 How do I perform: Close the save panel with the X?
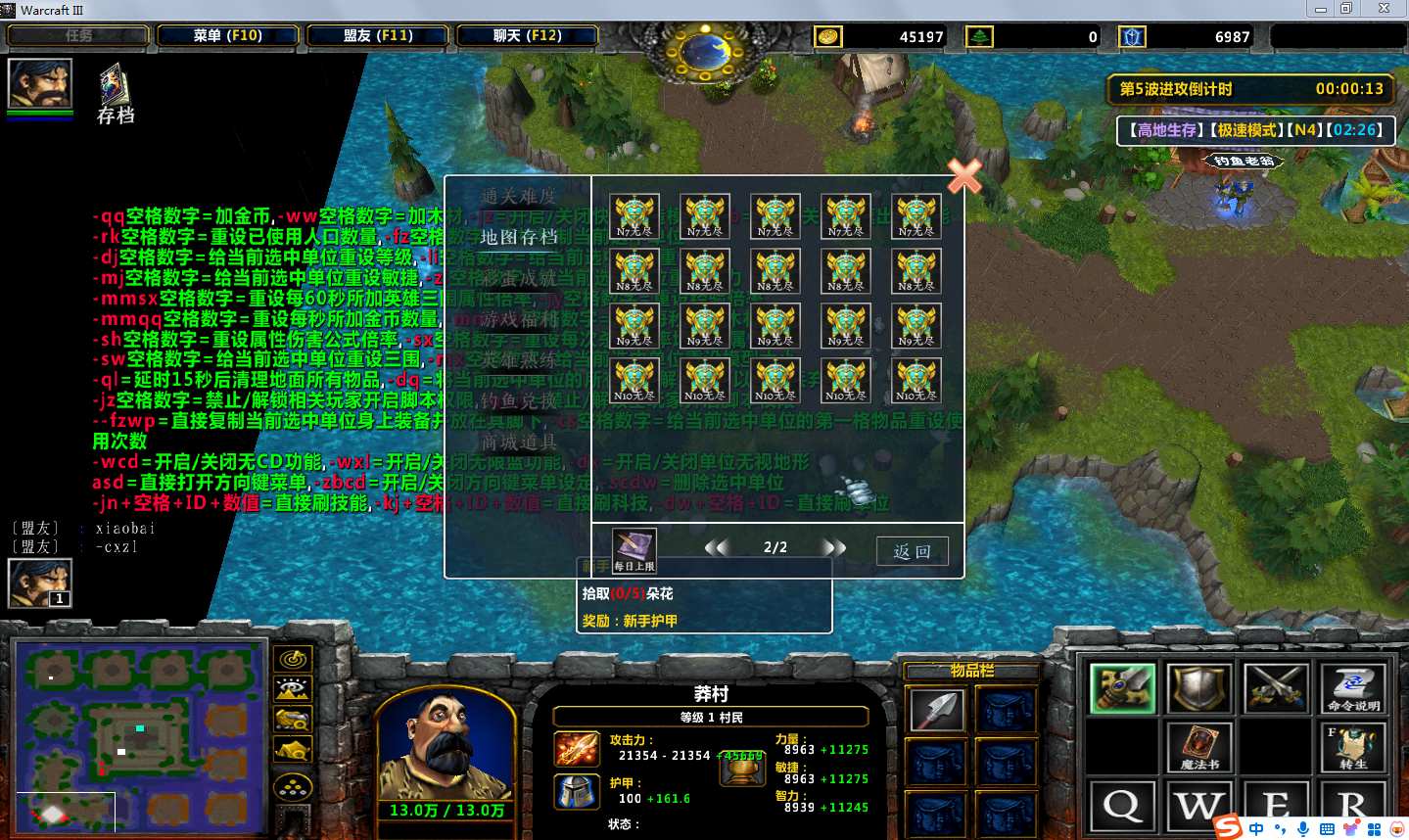pos(964,176)
